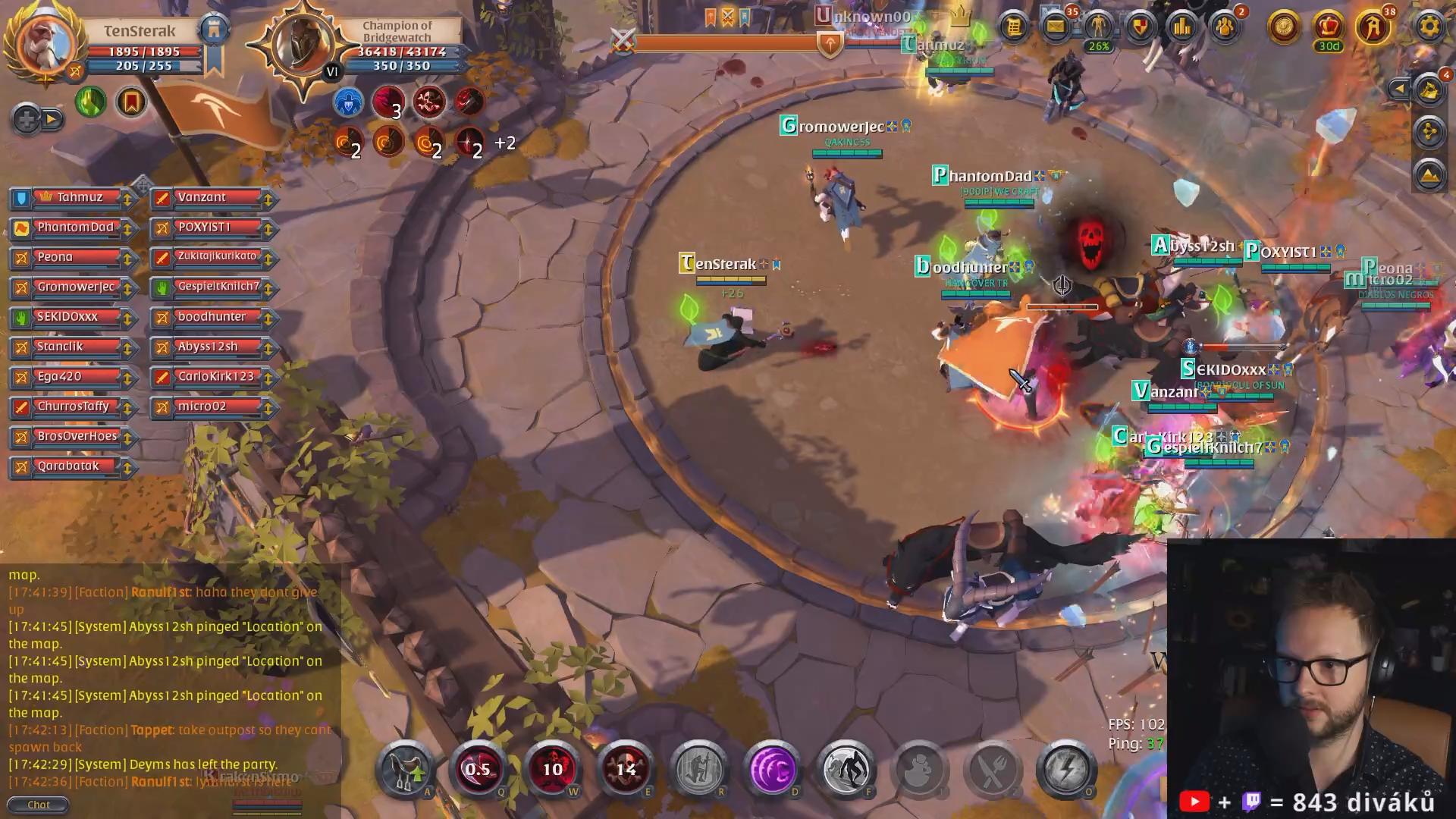Open the Chat tab button
This screenshot has width=1456, height=819.
(38, 805)
